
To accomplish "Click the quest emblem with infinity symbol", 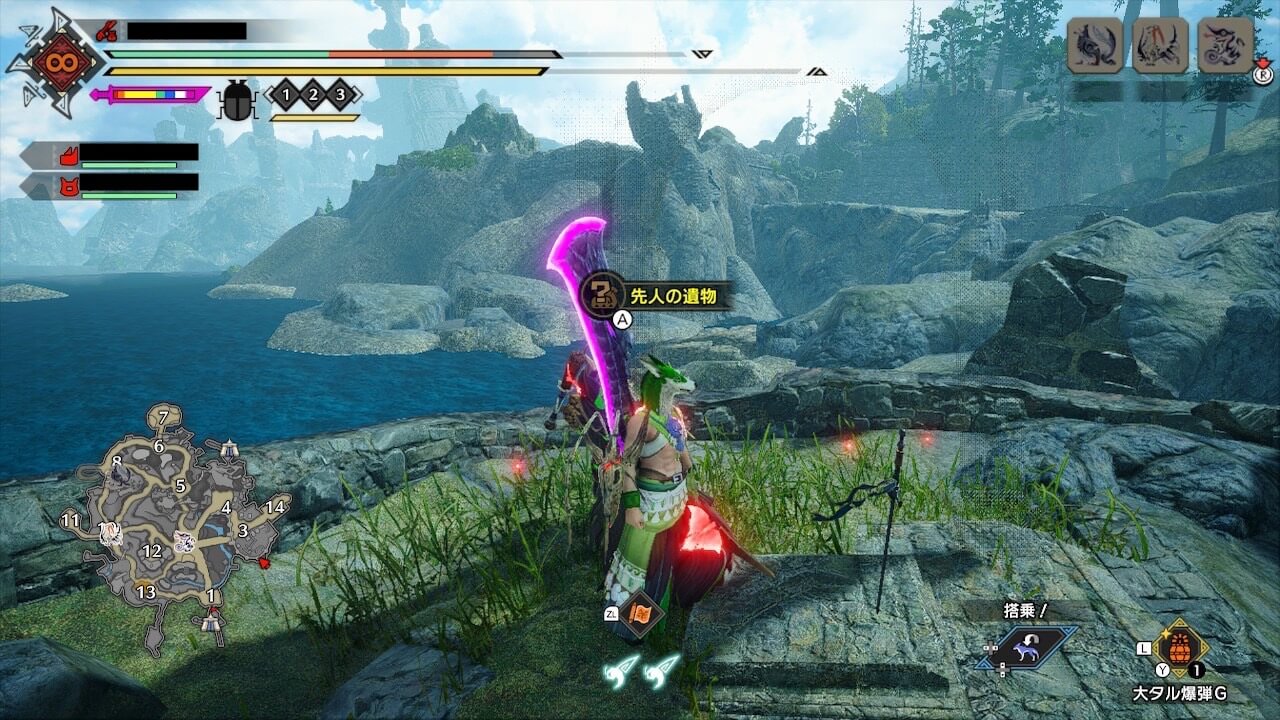I will 54,62.
